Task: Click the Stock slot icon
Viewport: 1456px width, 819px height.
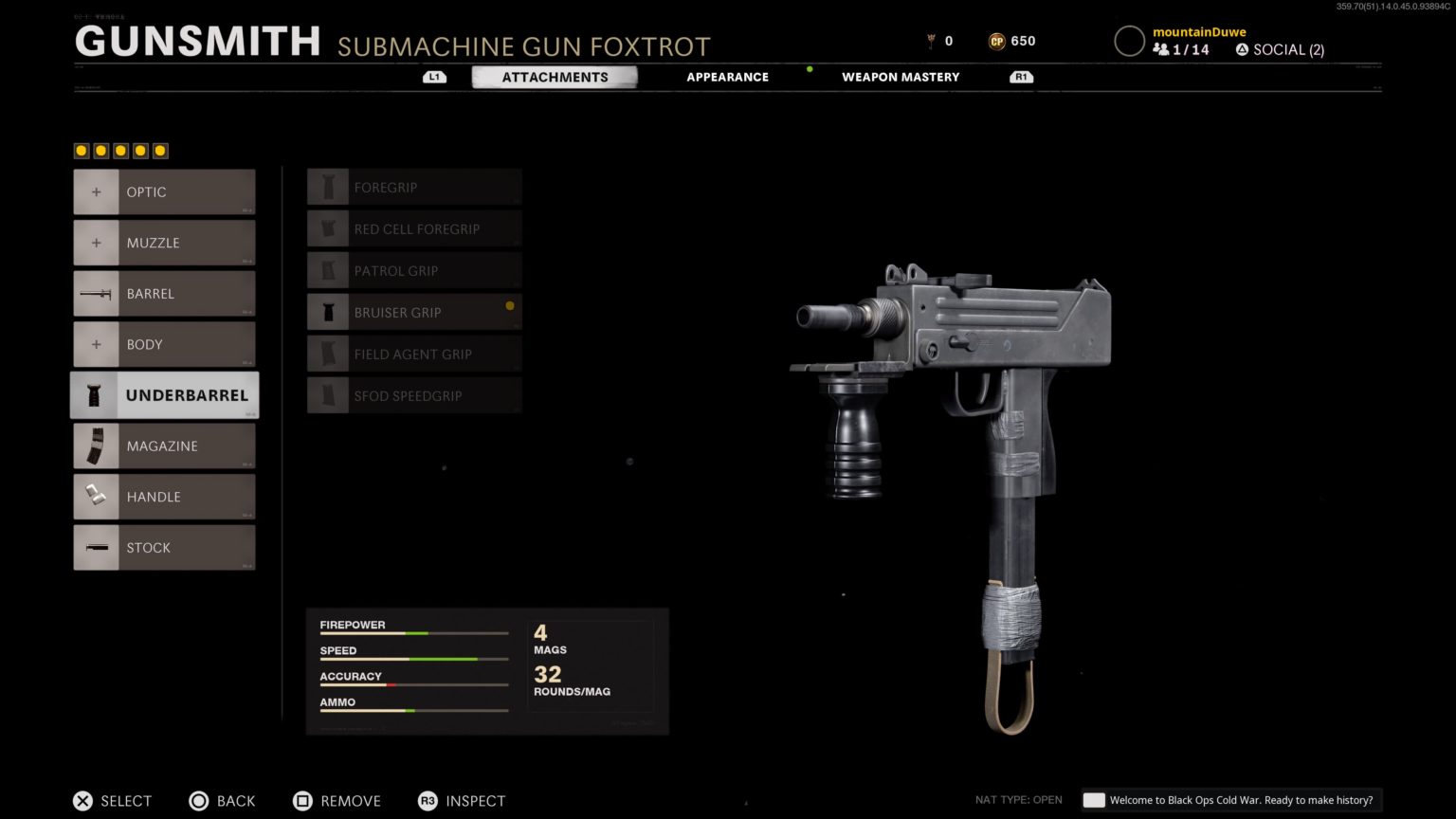Action: pyautogui.click(x=96, y=547)
